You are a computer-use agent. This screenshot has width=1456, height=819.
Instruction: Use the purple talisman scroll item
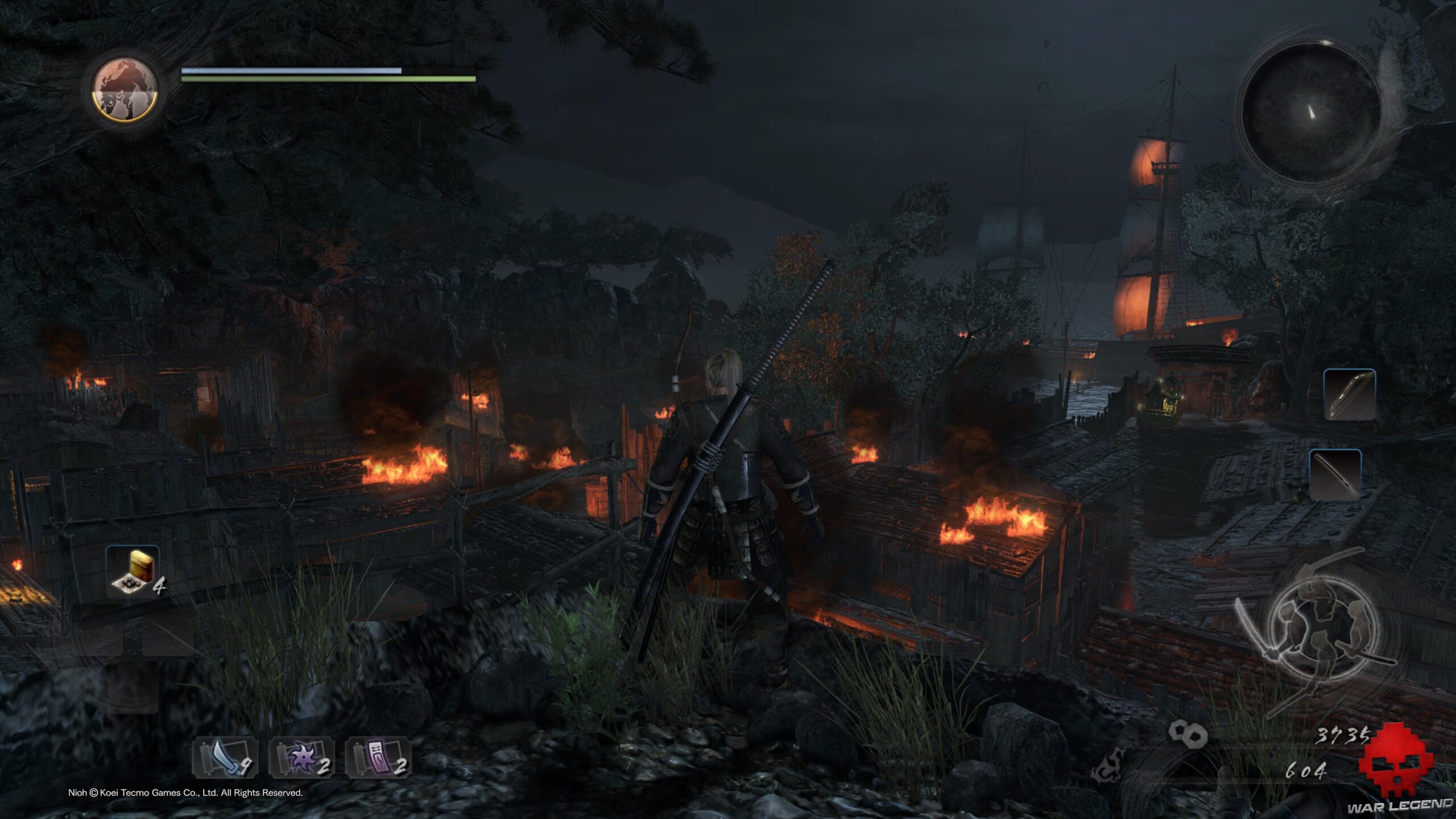(x=378, y=758)
